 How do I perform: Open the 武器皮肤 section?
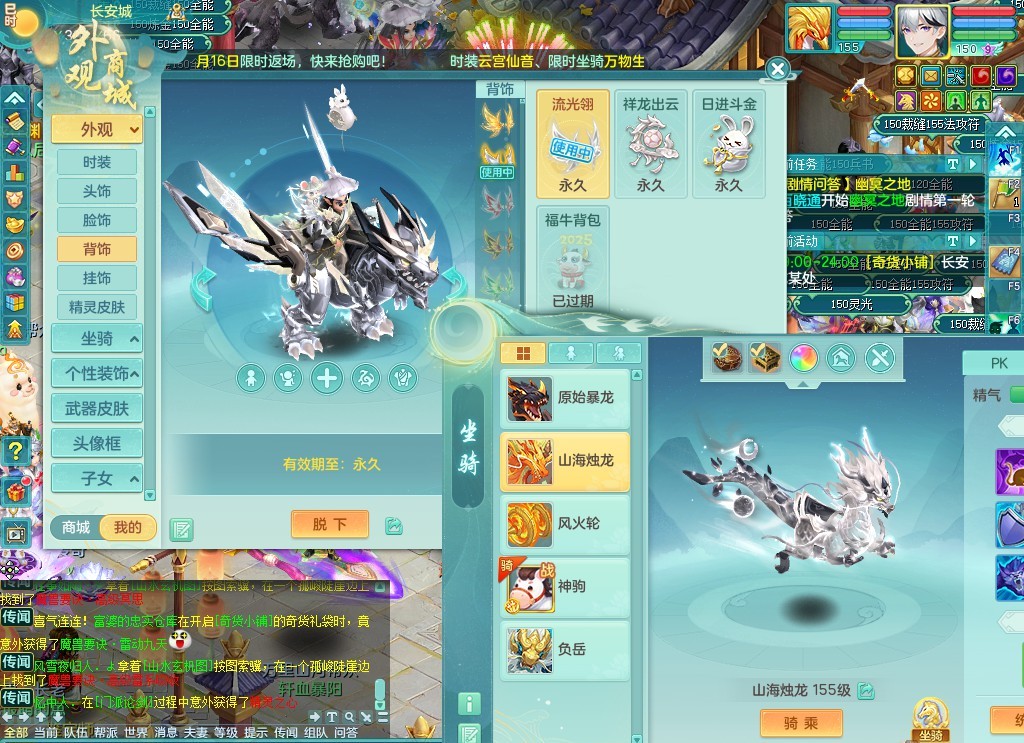[x=97, y=408]
